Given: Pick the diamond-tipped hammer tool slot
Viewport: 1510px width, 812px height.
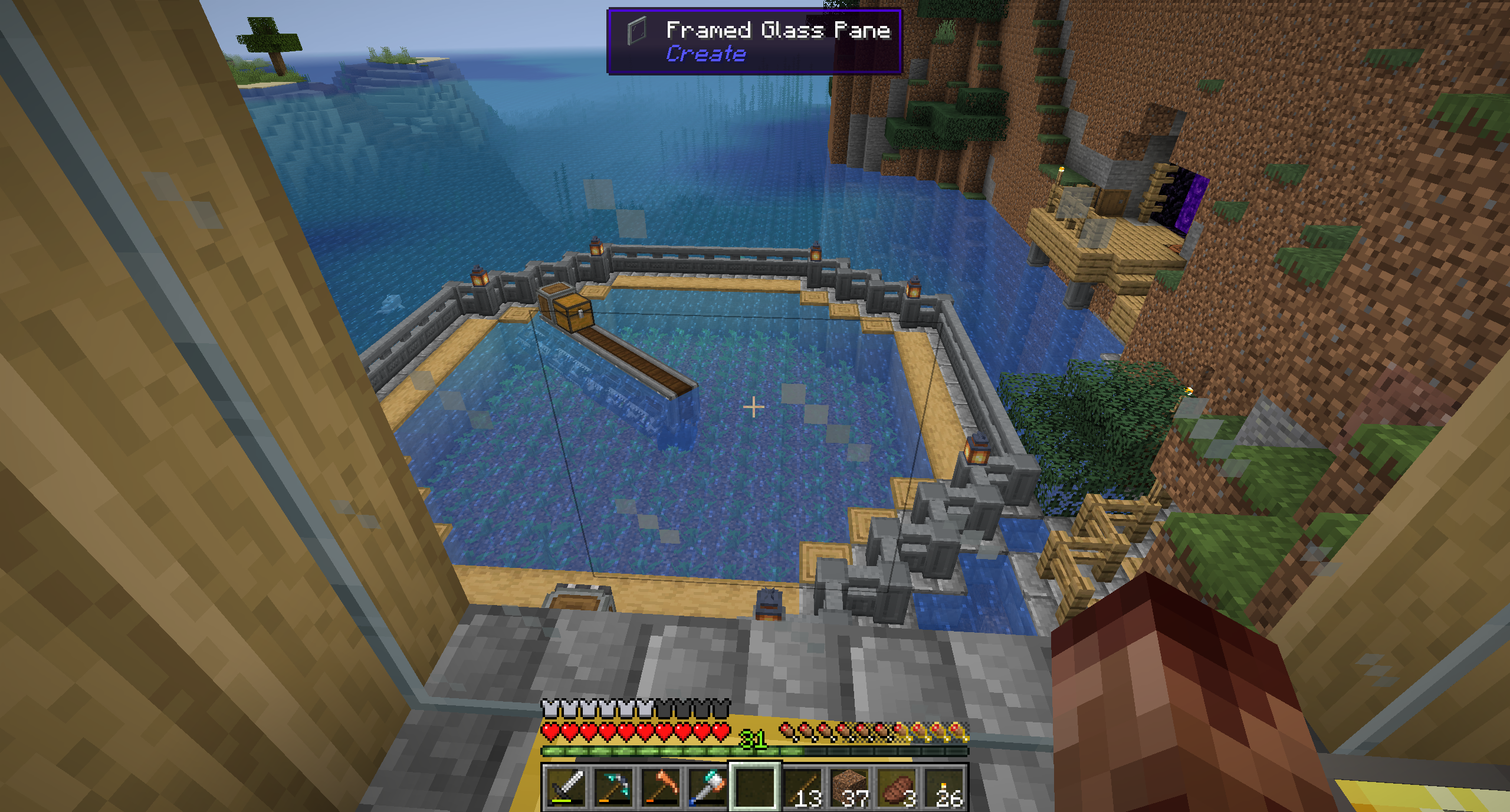Looking at the screenshot, I should point(708,787).
